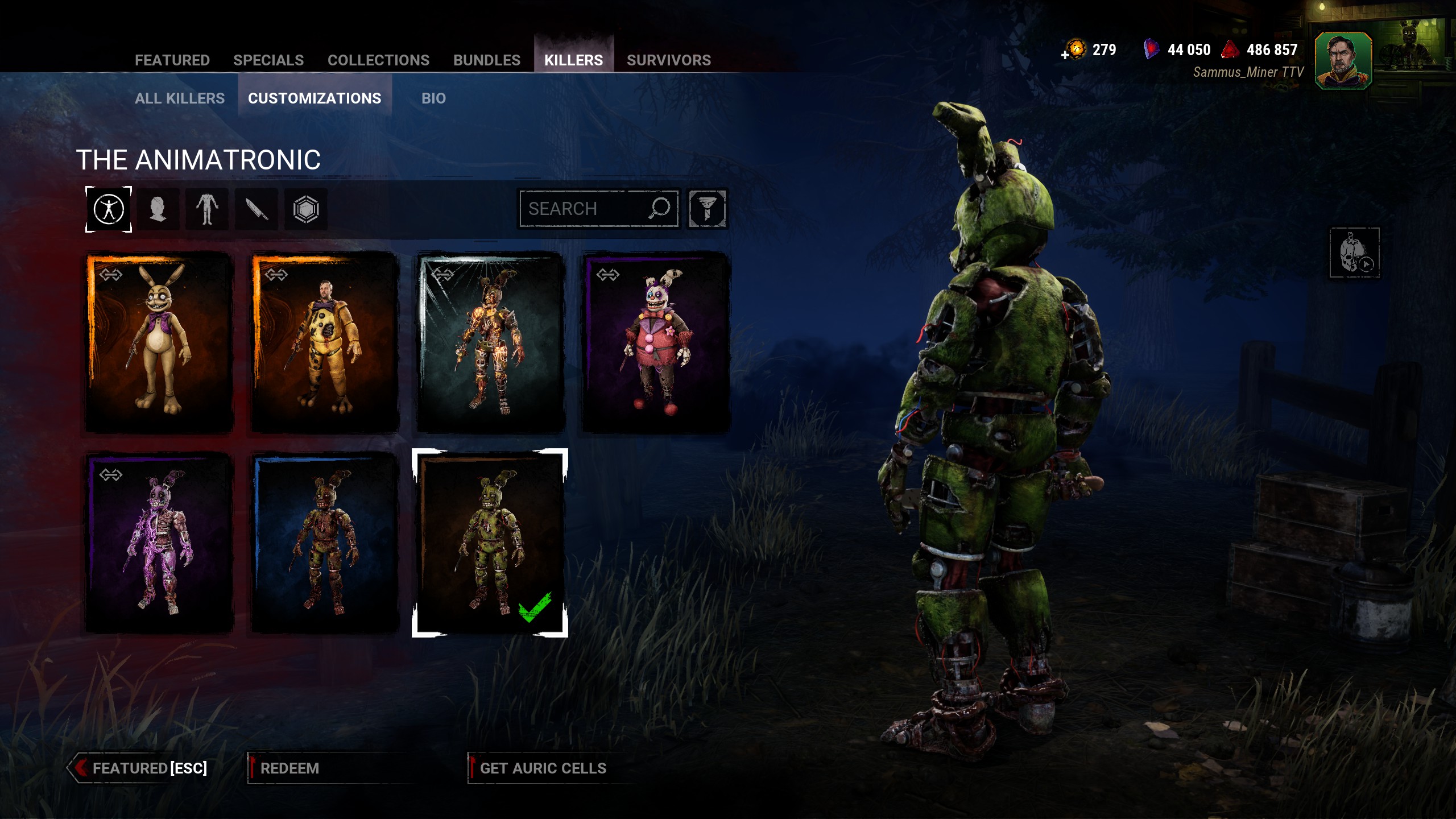This screenshot has width=1456, height=819.
Task: Select the hexagon charms category icon
Action: 306,209
